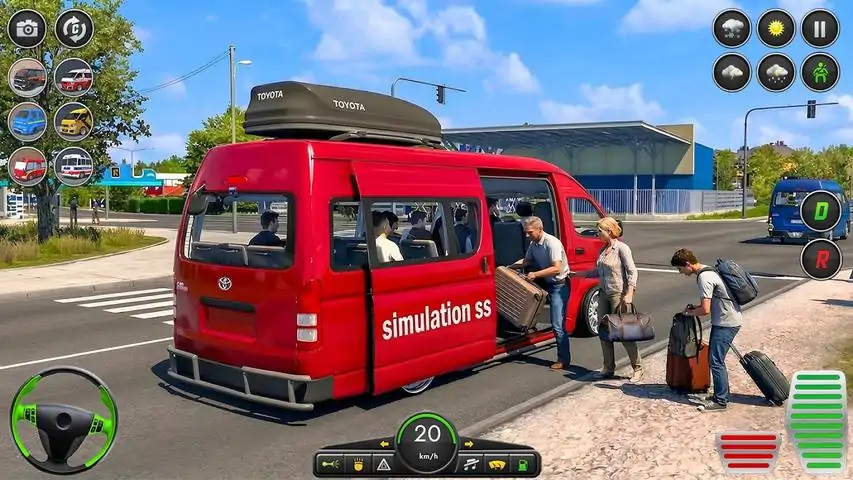Choose the red and white van
853x480 pixels.
point(73,76)
